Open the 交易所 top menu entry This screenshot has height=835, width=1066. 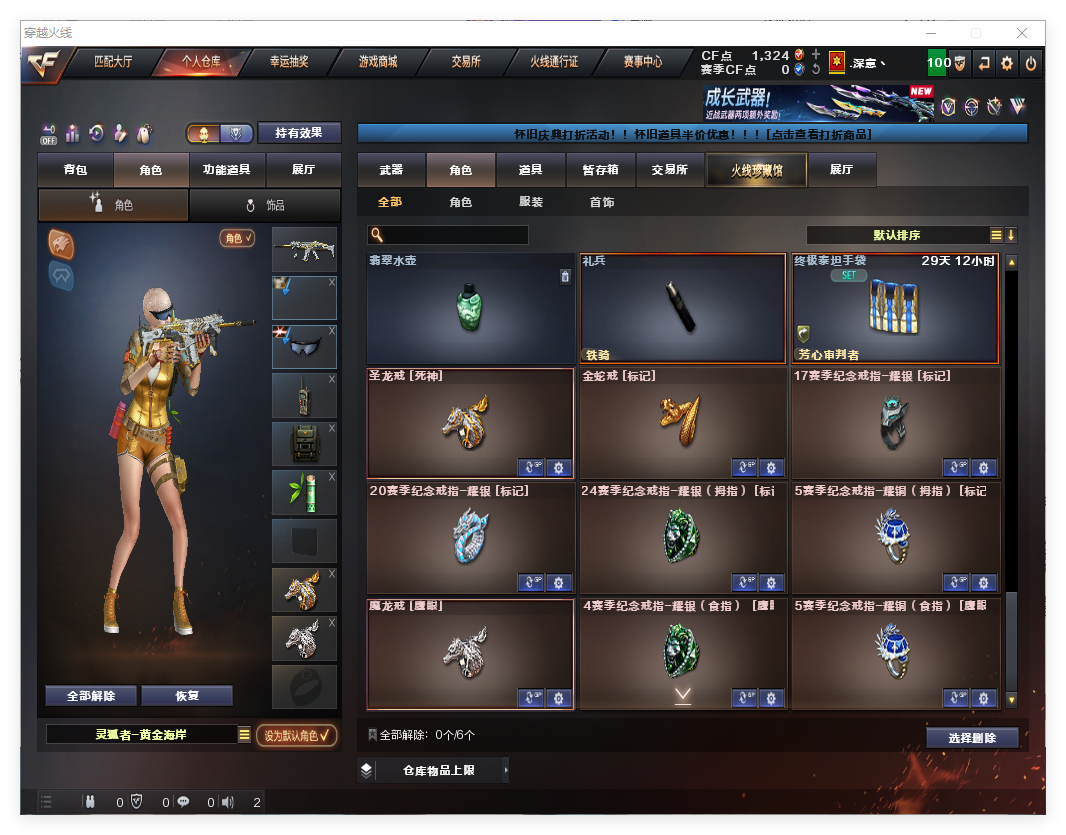[x=466, y=62]
